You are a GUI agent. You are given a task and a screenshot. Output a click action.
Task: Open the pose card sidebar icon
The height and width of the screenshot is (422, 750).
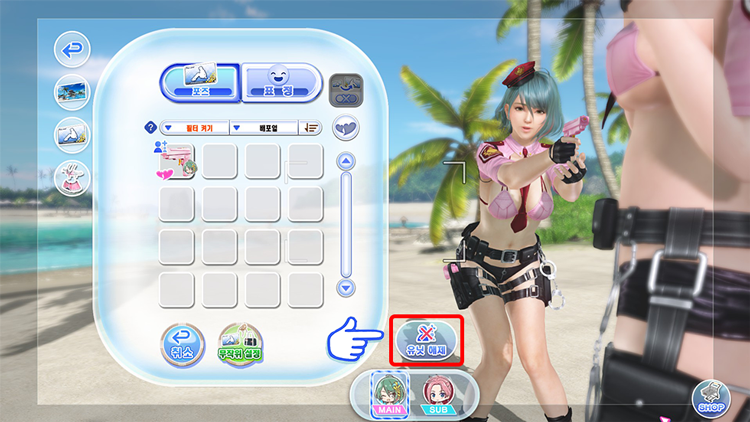coord(72,134)
